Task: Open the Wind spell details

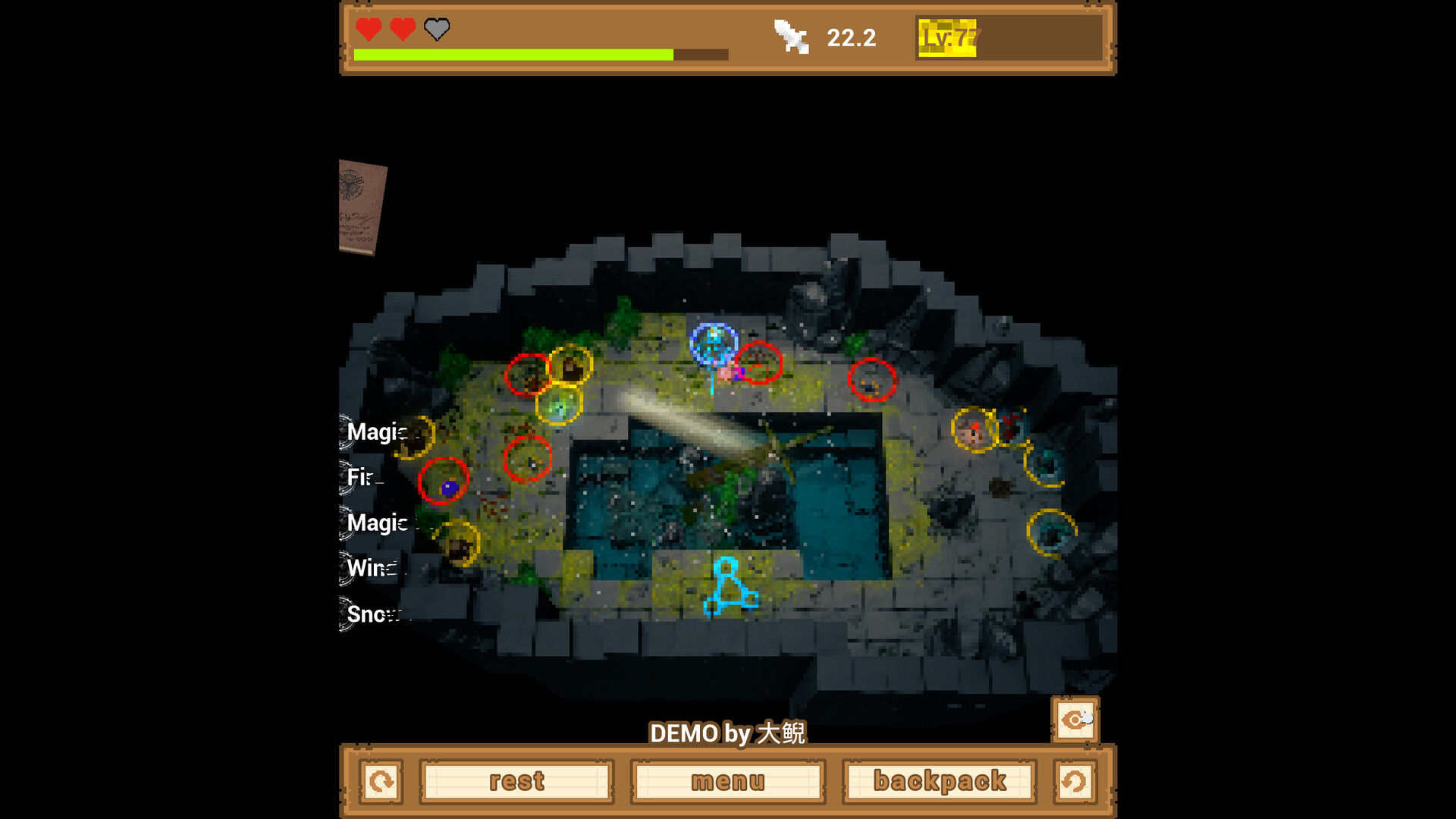Action: pos(372,569)
